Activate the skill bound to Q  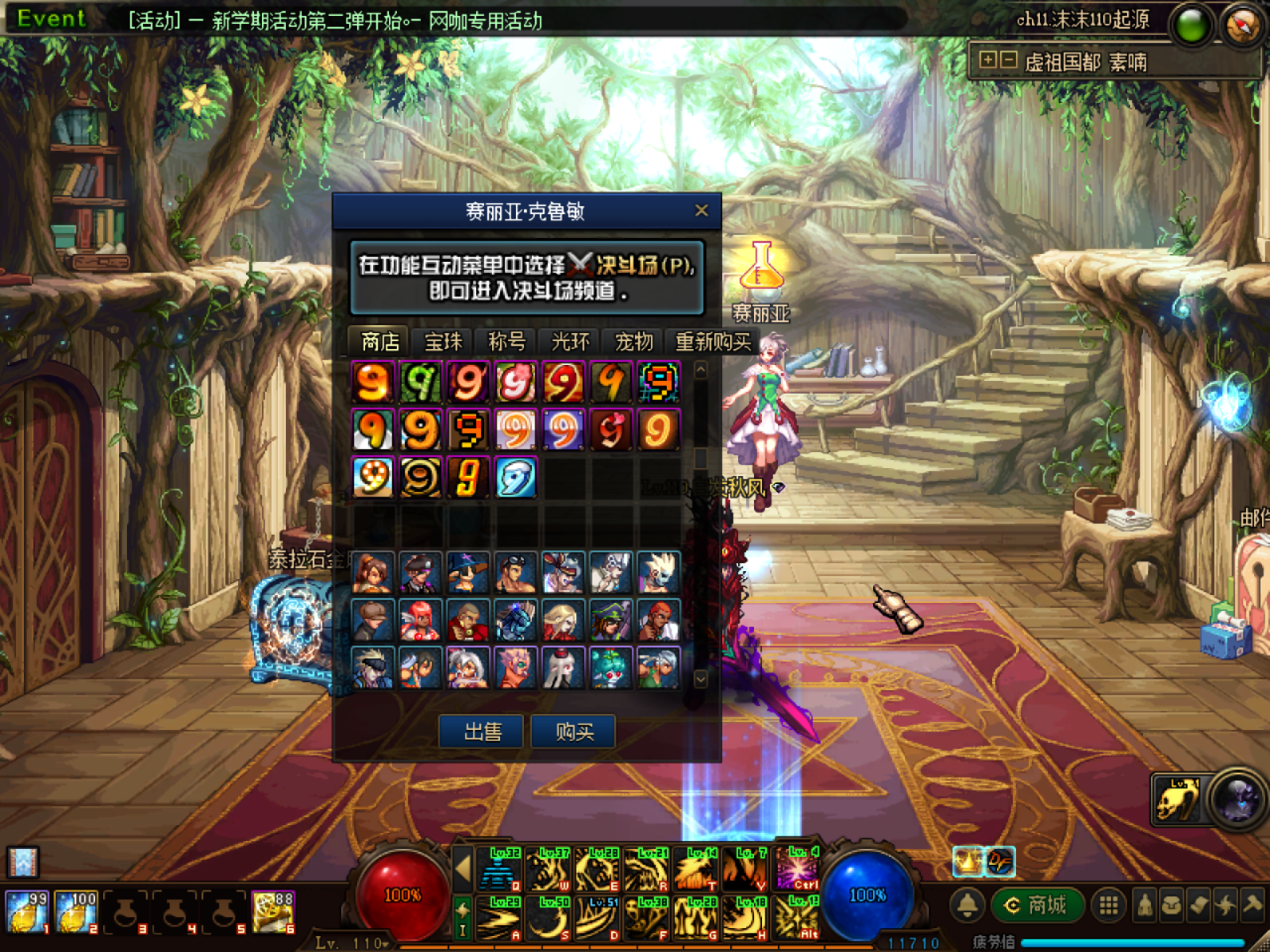501,869
